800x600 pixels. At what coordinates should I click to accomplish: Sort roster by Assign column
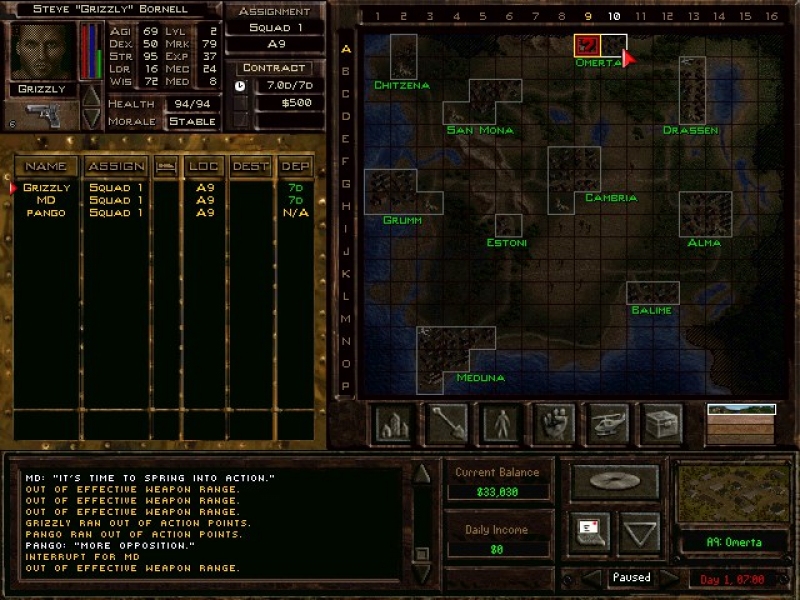click(x=115, y=165)
